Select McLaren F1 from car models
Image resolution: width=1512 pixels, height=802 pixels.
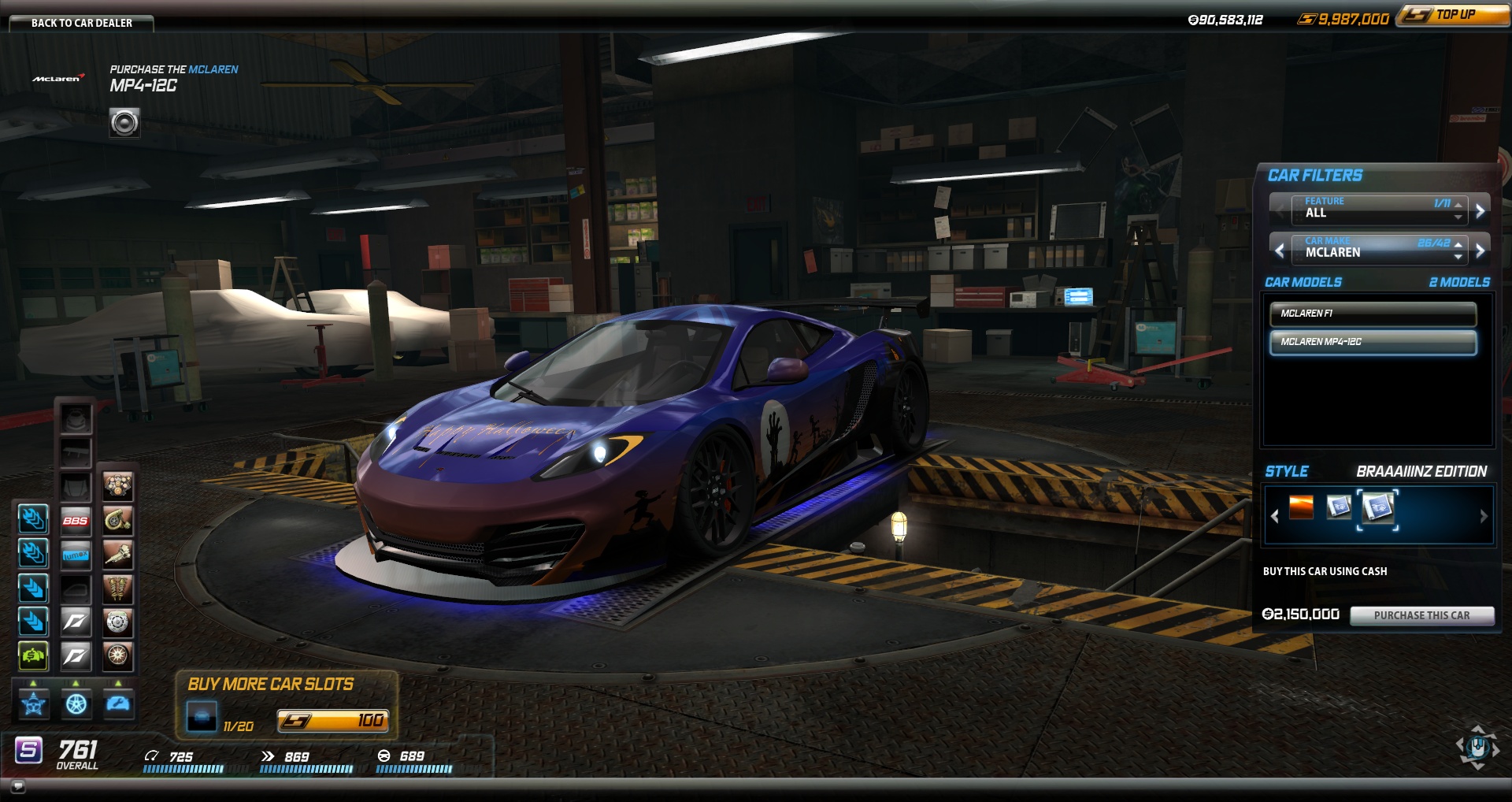1373,314
